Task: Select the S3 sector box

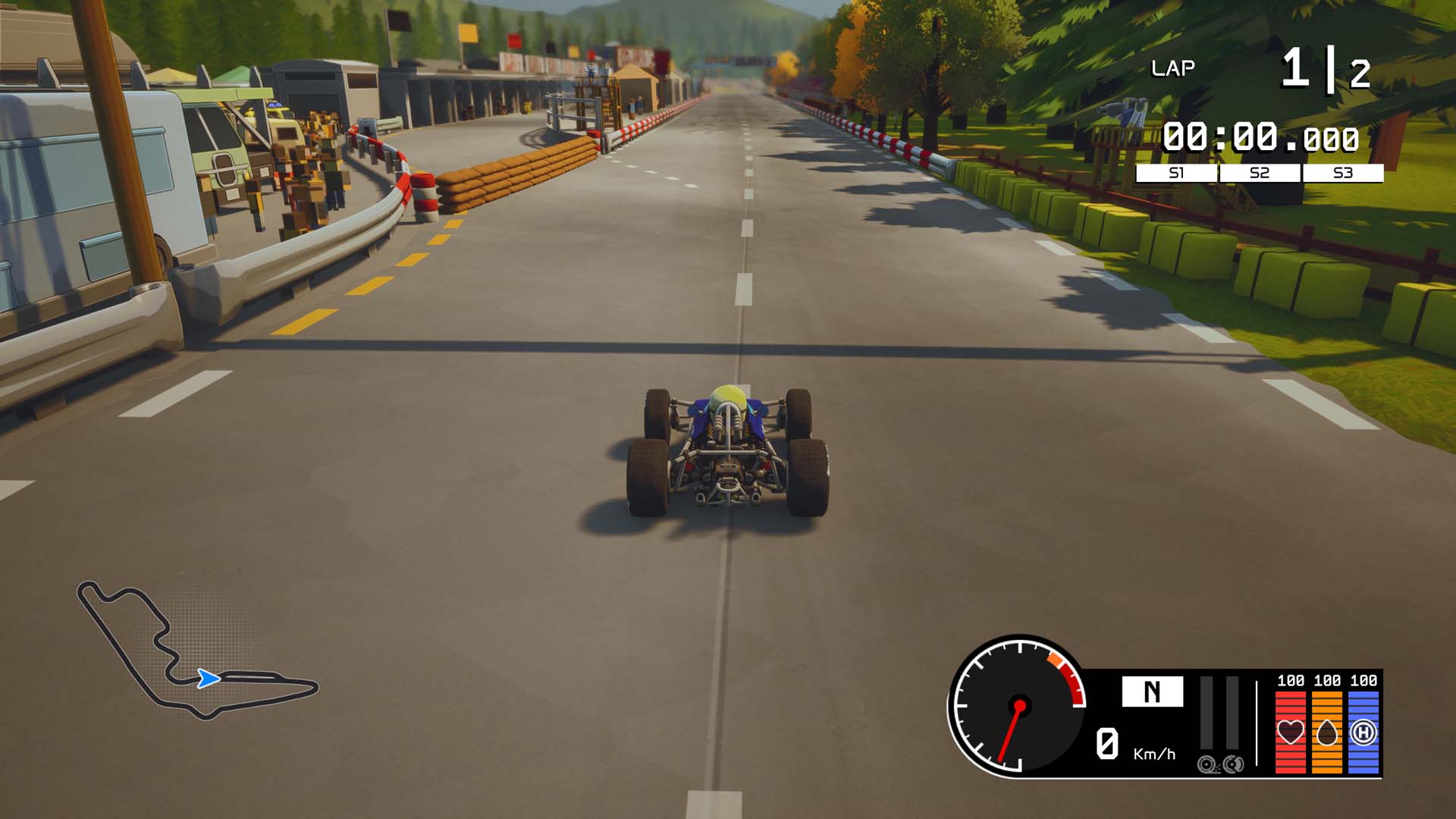Action: pos(1343,173)
